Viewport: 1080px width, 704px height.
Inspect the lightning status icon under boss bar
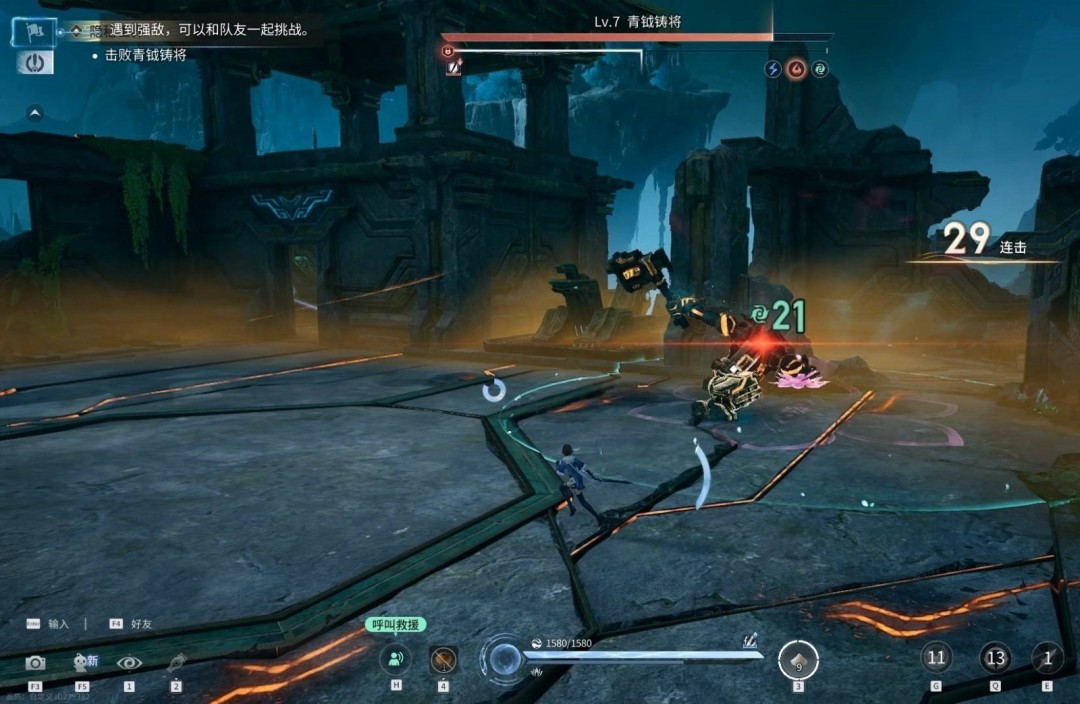click(773, 69)
